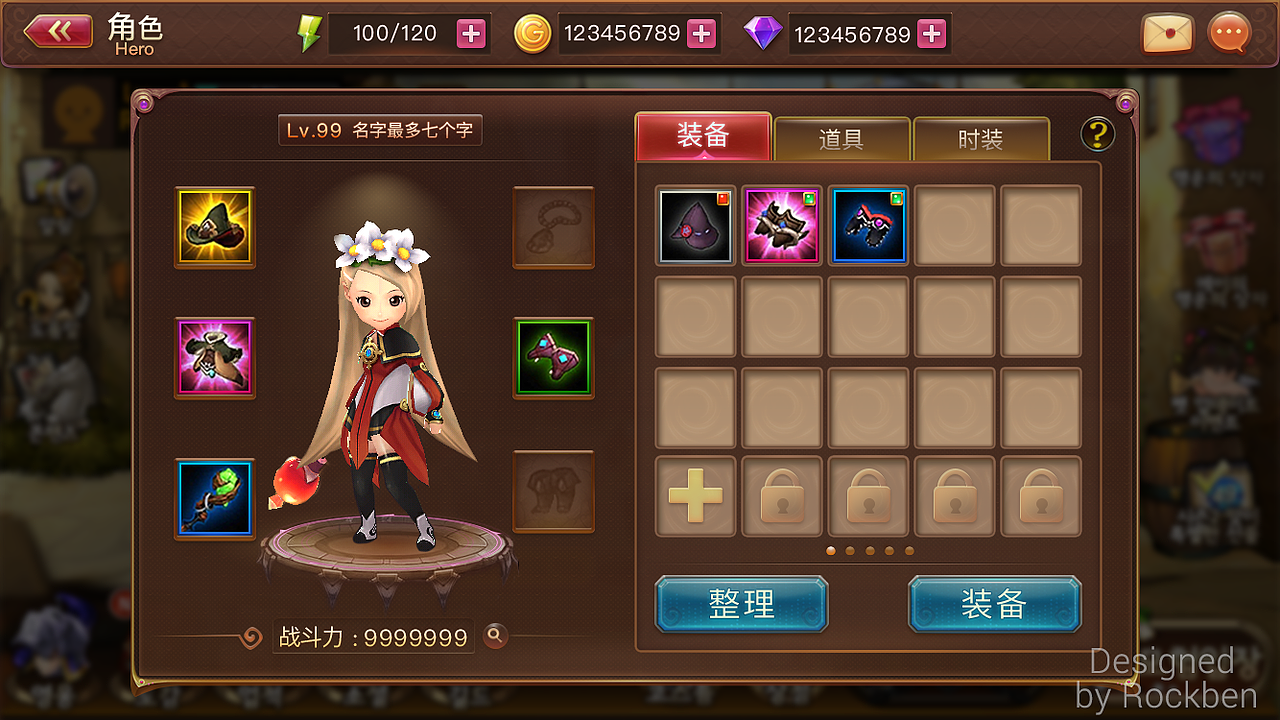Image resolution: width=1280 pixels, height=720 pixels.
Task: Click plus to buy more energy
Action: click(470, 33)
